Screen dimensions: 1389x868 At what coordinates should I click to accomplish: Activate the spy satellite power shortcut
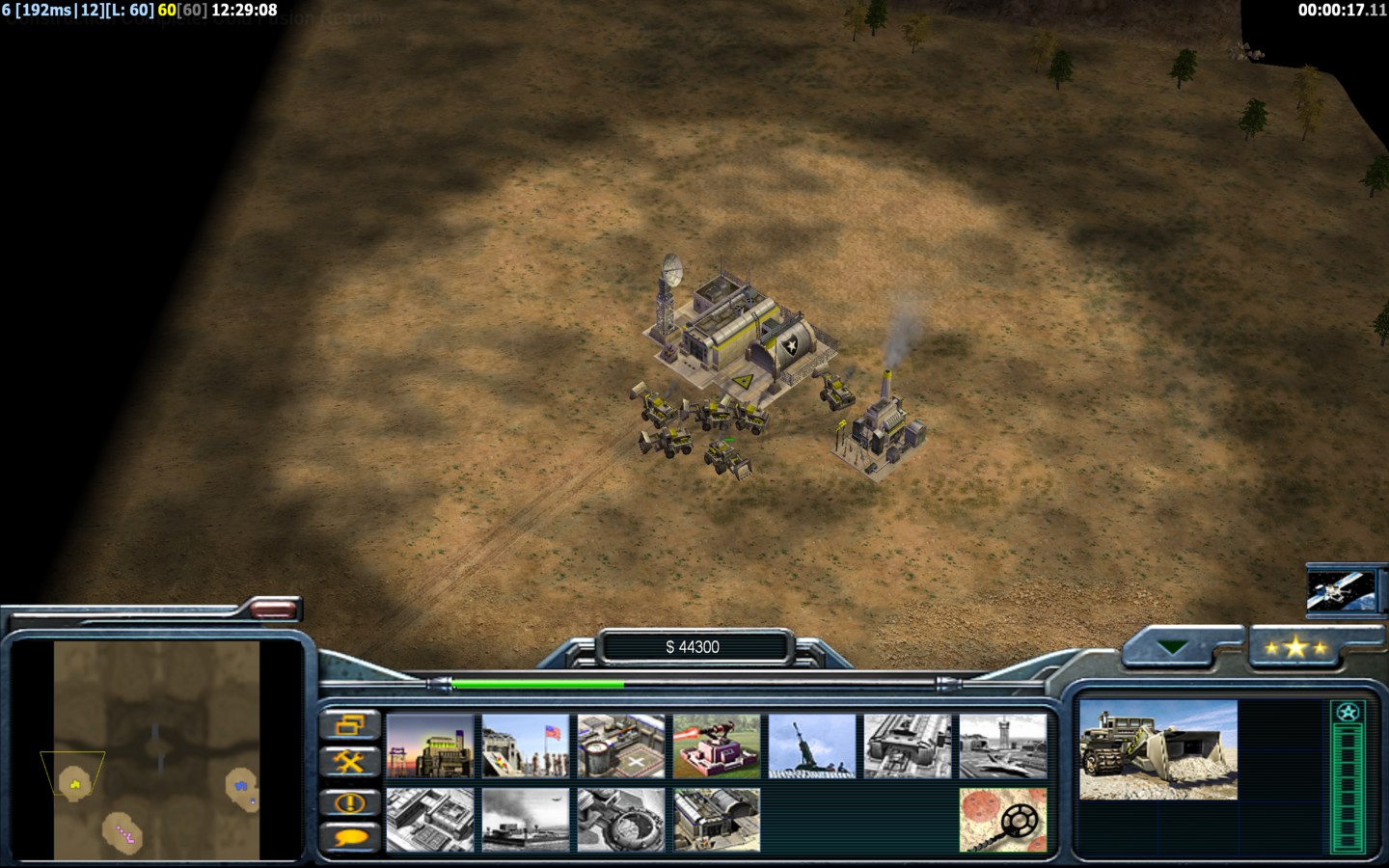click(1339, 590)
